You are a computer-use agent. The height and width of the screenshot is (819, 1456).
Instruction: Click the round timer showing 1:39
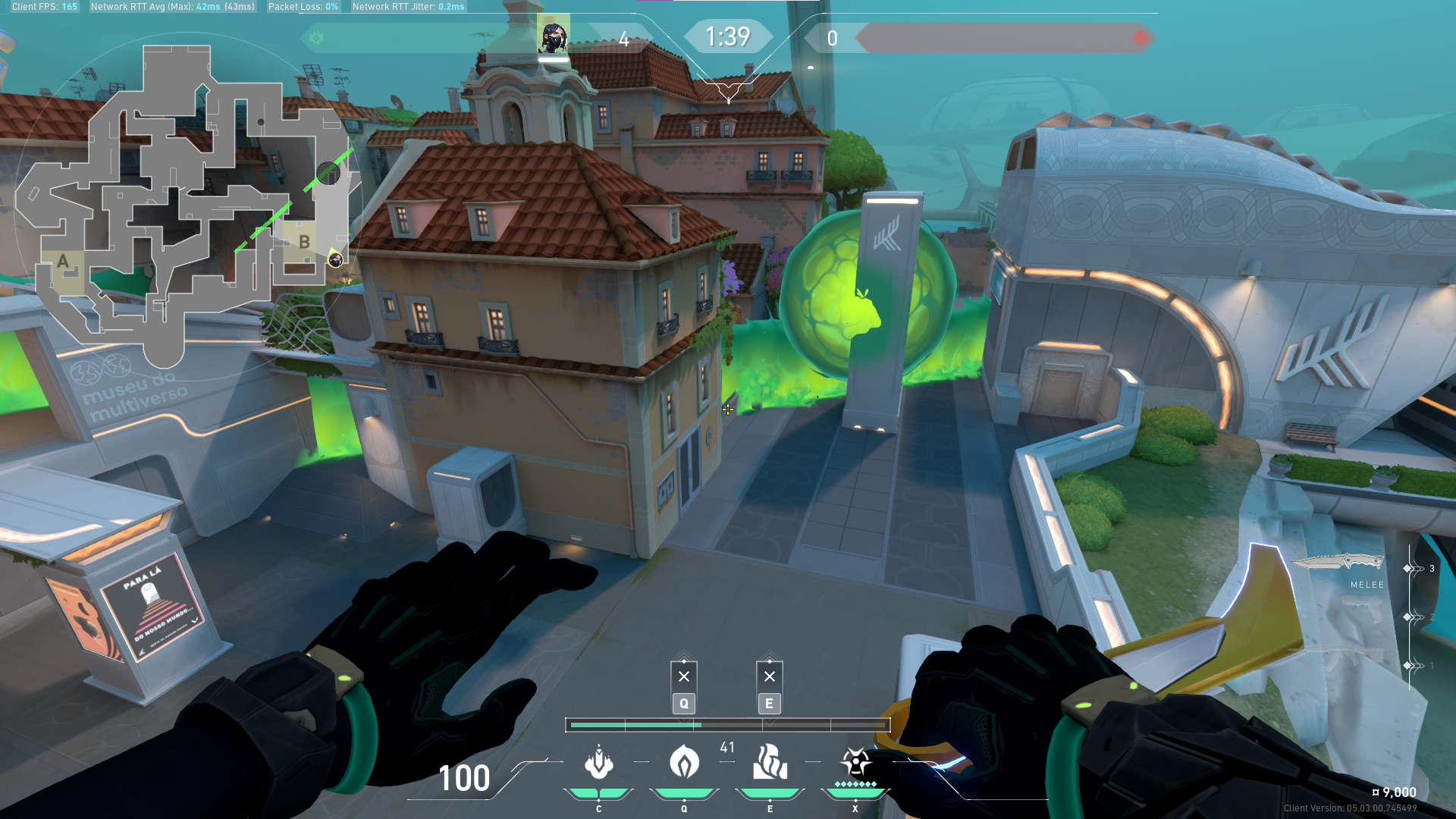click(x=728, y=35)
